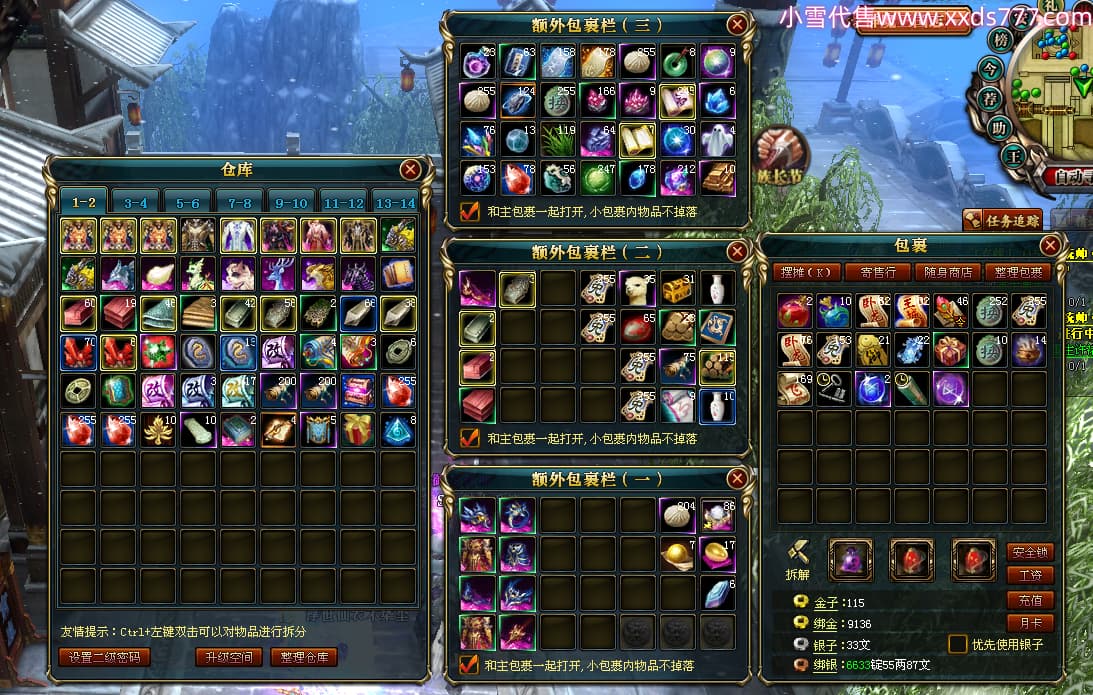
Task: Click the 设置二级密码 button
Action: [x=104, y=657]
